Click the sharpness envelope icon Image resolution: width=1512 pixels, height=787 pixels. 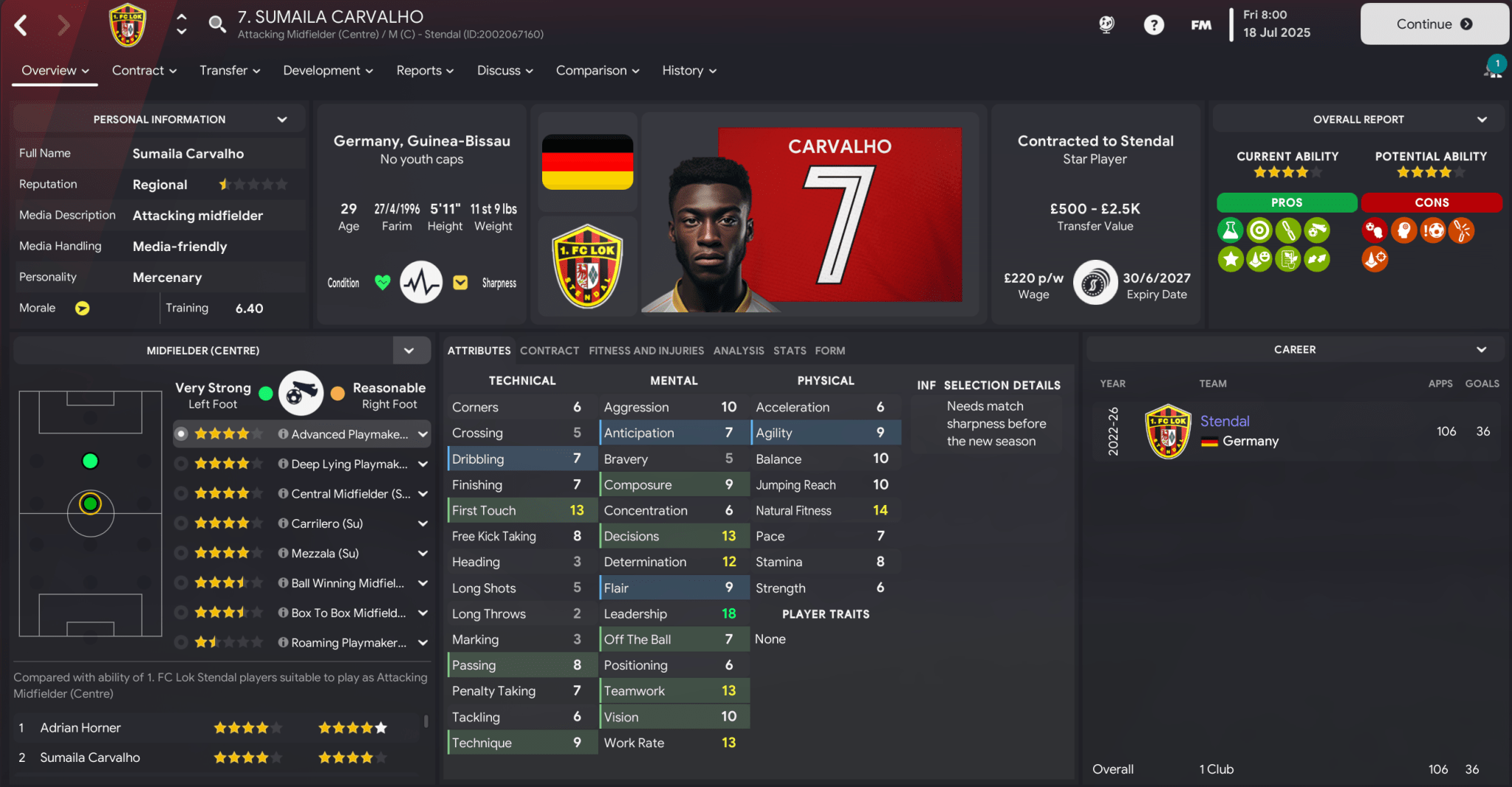(x=460, y=282)
